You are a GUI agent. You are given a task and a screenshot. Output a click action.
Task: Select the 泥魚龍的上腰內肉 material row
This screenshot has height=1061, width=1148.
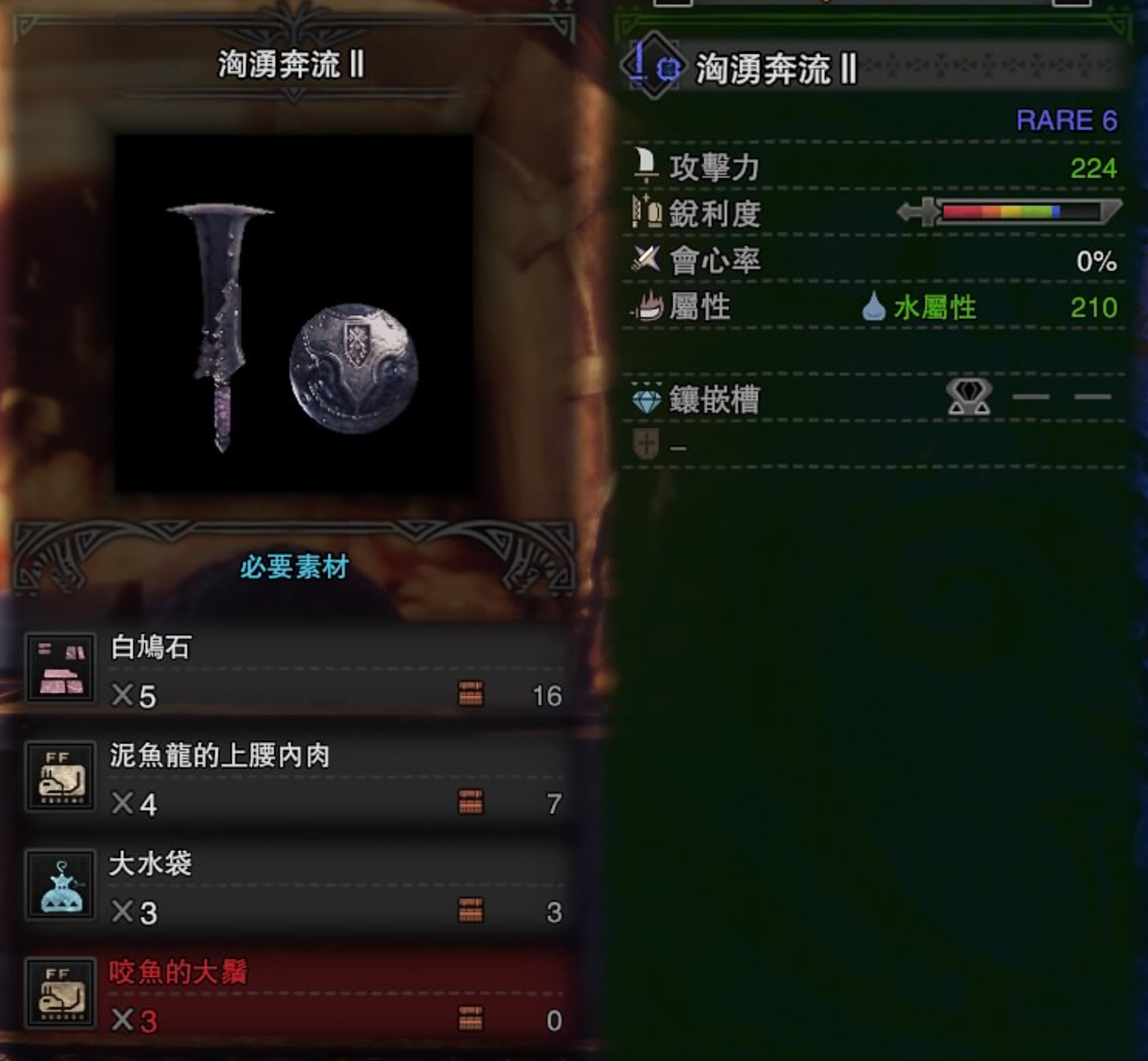296,778
